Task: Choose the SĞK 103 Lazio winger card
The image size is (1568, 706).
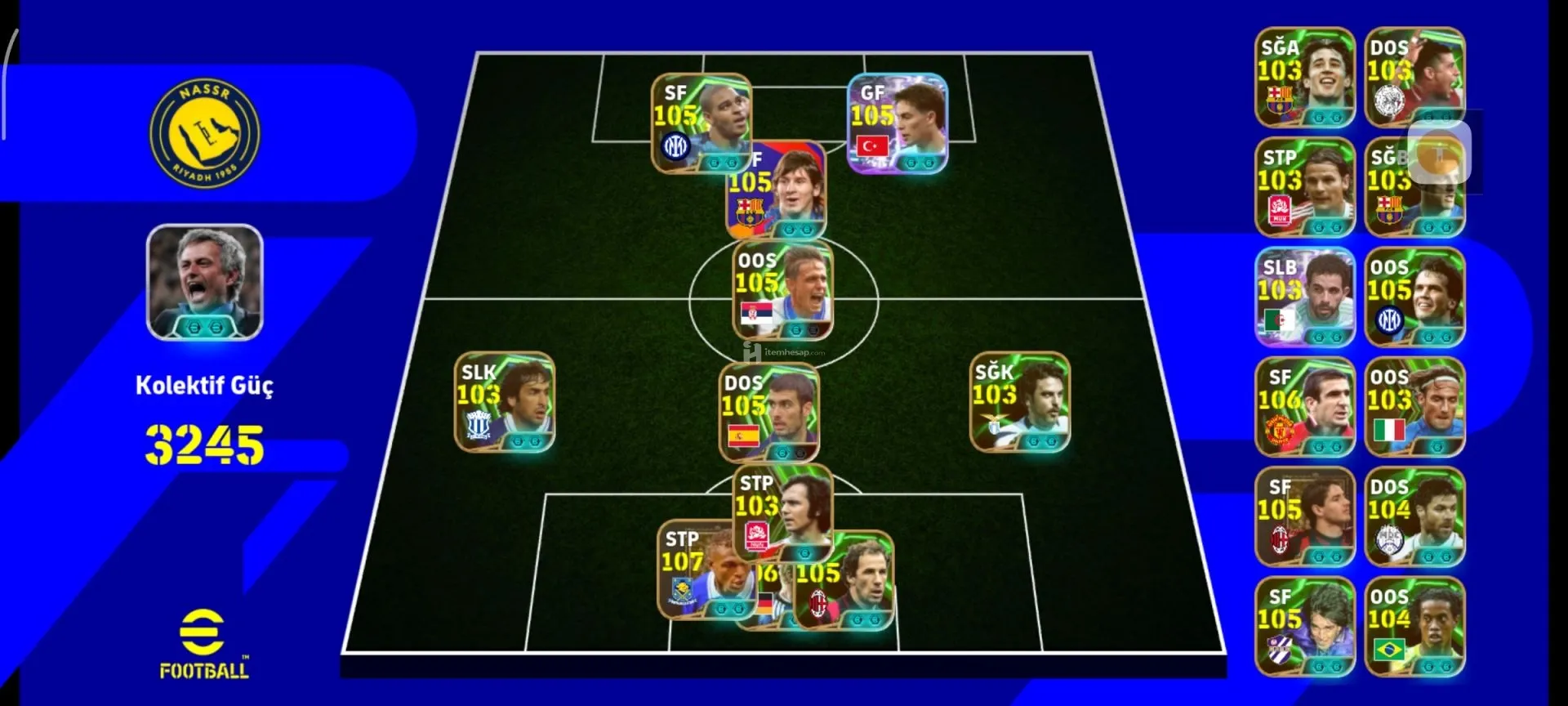Action: click(1019, 402)
